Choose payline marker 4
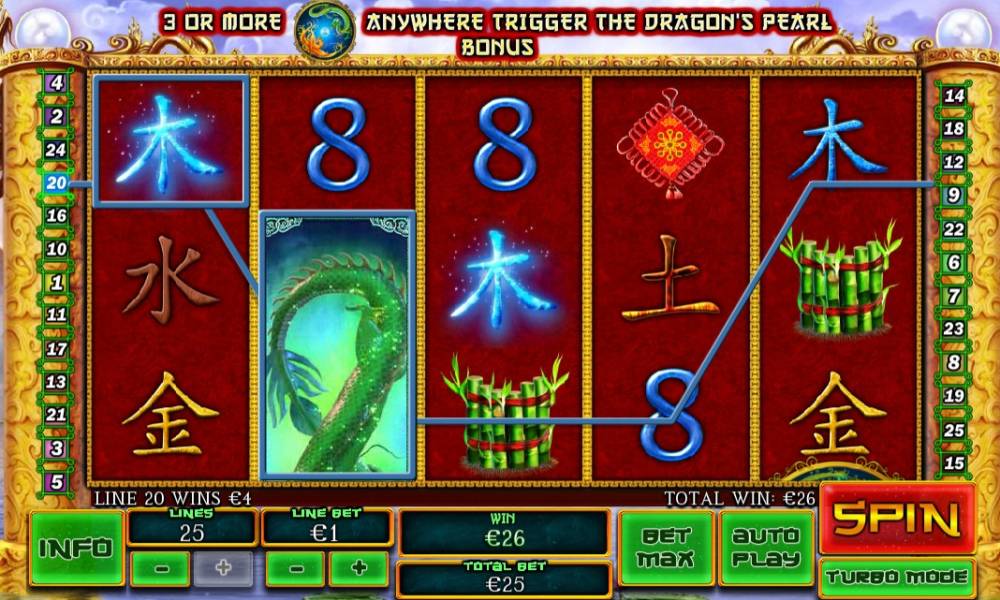 [x=56, y=84]
